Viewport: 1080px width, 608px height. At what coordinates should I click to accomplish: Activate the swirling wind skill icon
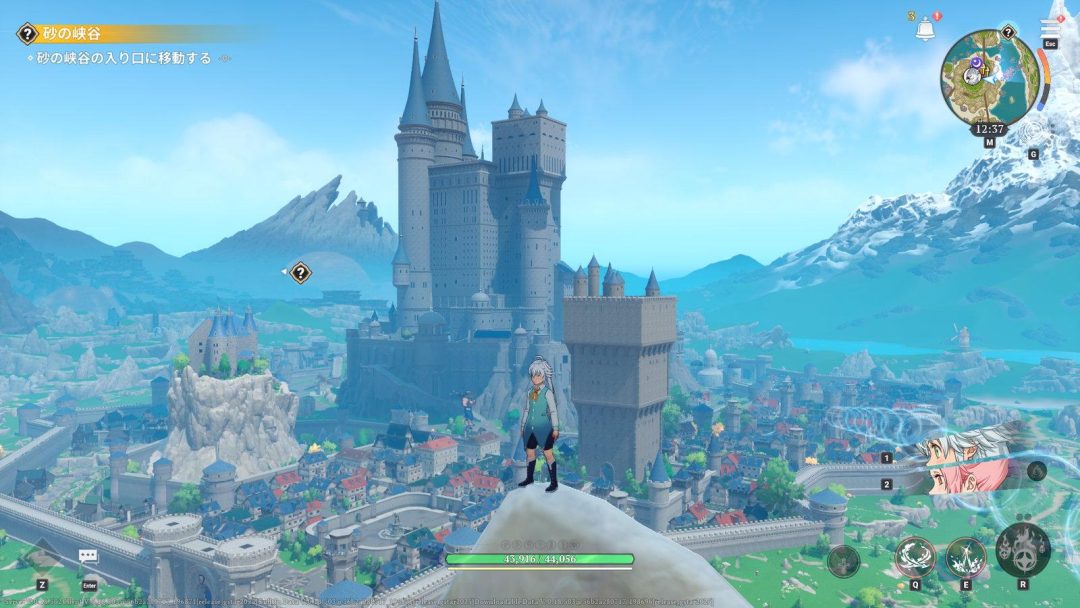tap(913, 555)
